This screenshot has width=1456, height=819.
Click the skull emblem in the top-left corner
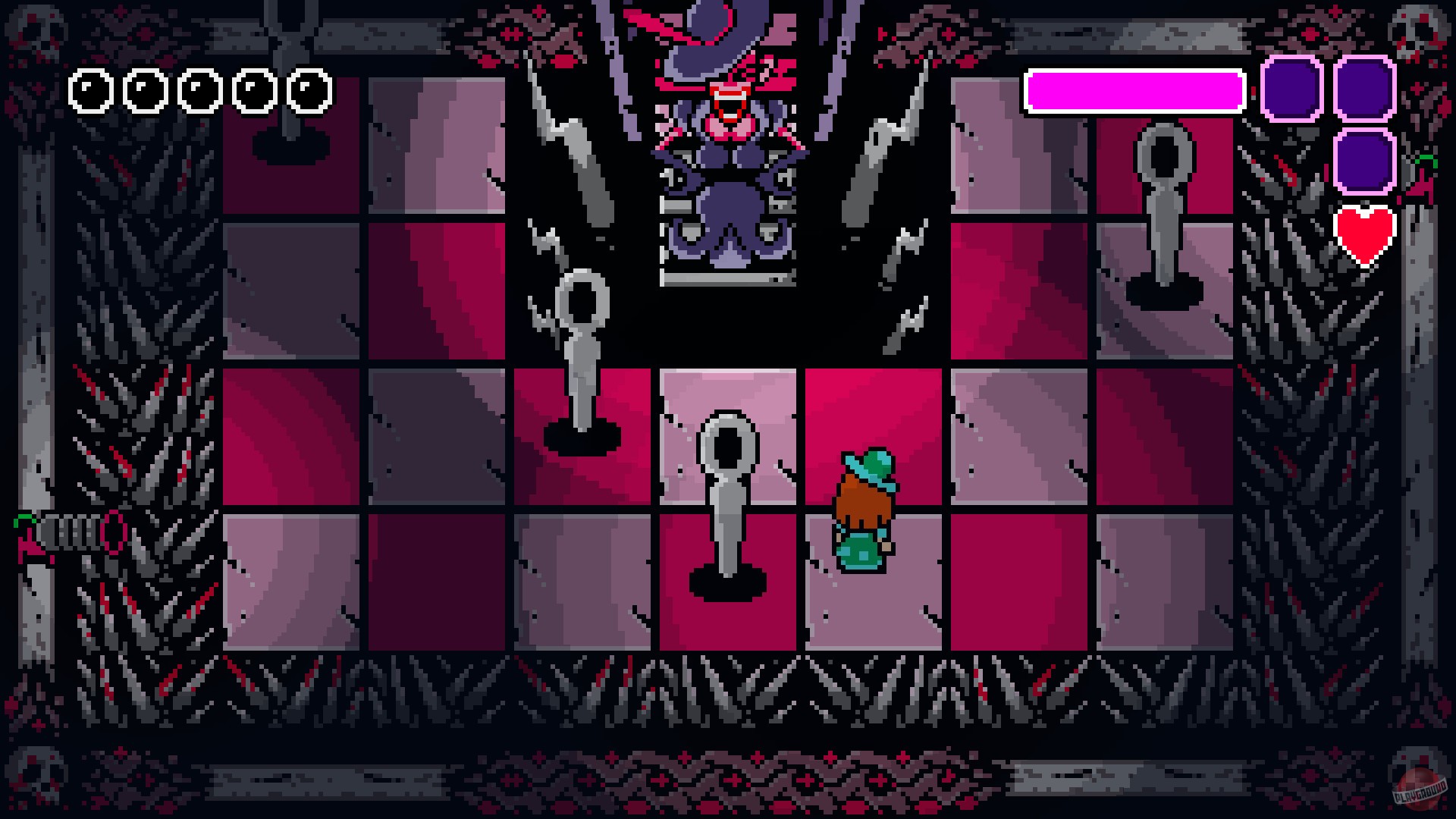pyautogui.click(x=38, y=30)
